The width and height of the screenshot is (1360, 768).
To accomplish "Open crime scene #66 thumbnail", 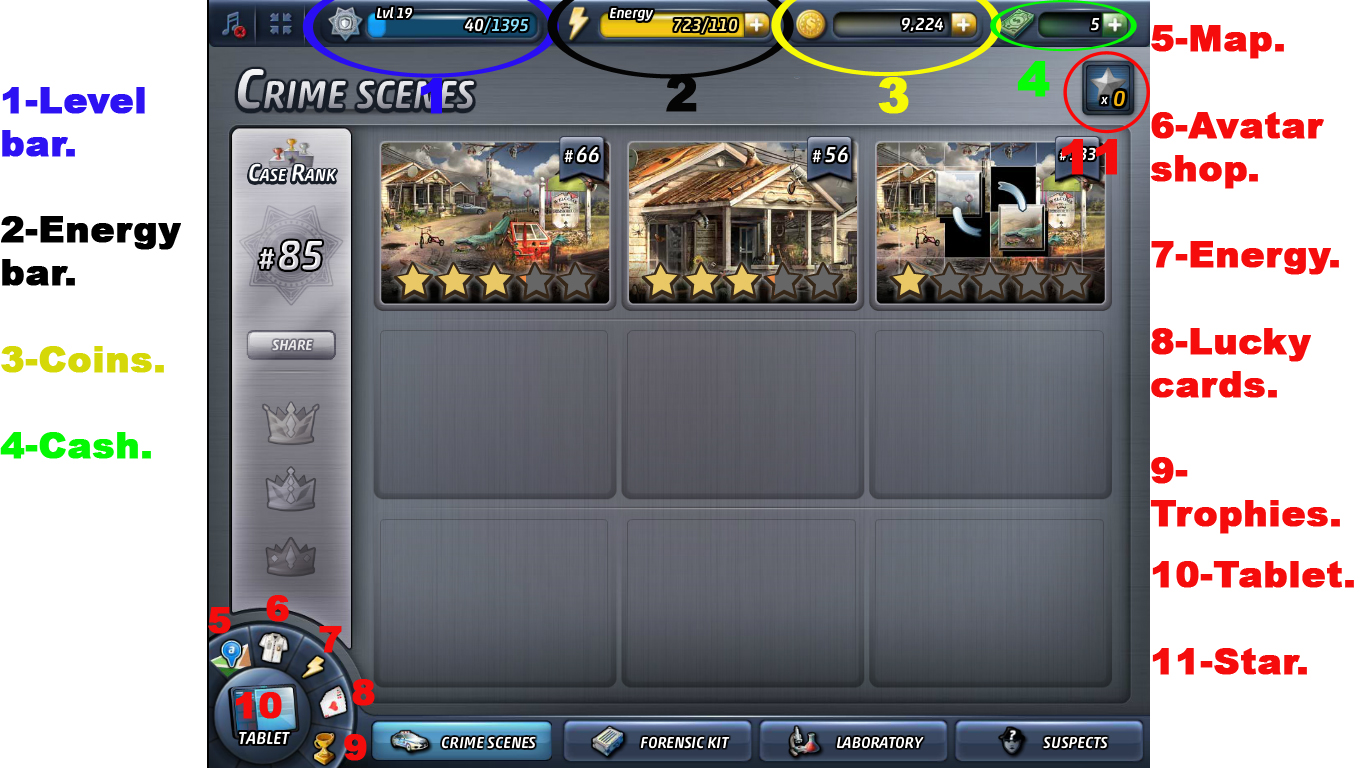I will tap(492, 222).
